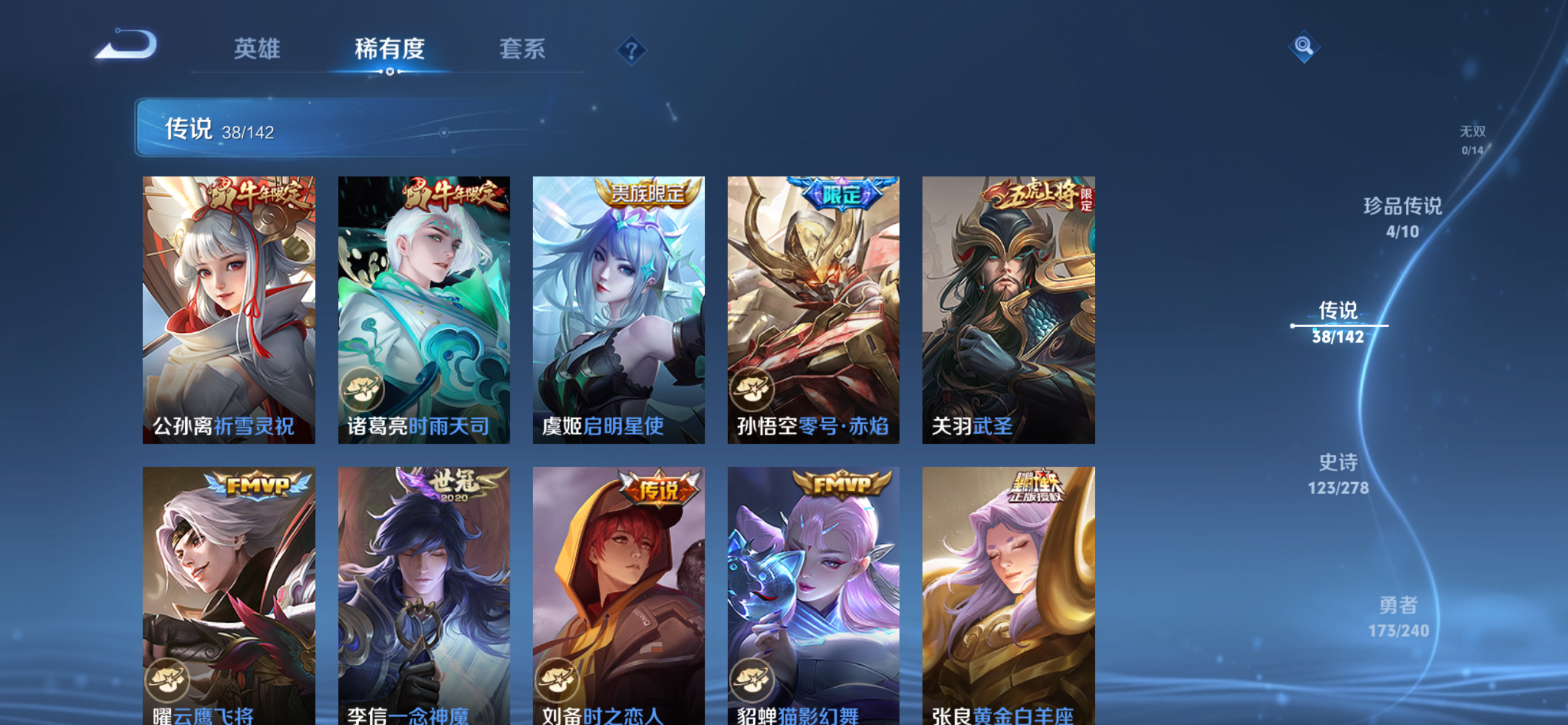Image resolution: width=1568 pixels, height=725 pixels.
Task: Open the help panel via the question mark
Action: point(630,51)
